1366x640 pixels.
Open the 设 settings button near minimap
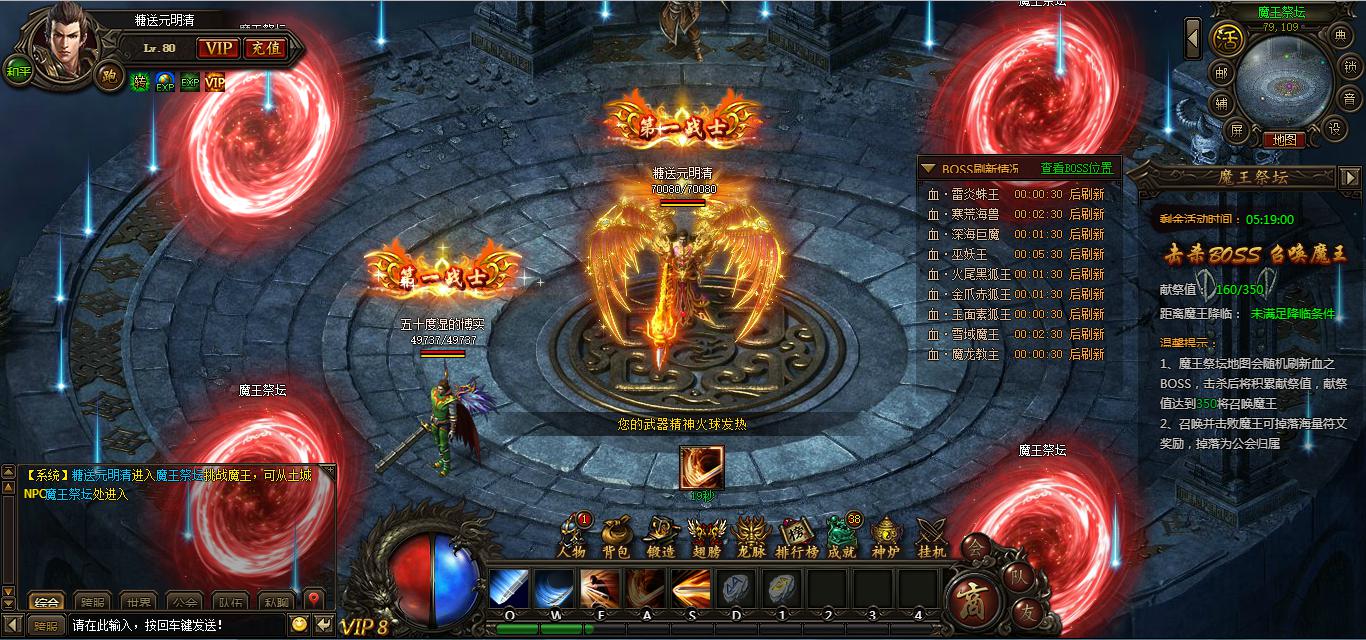pos(1333,128)
